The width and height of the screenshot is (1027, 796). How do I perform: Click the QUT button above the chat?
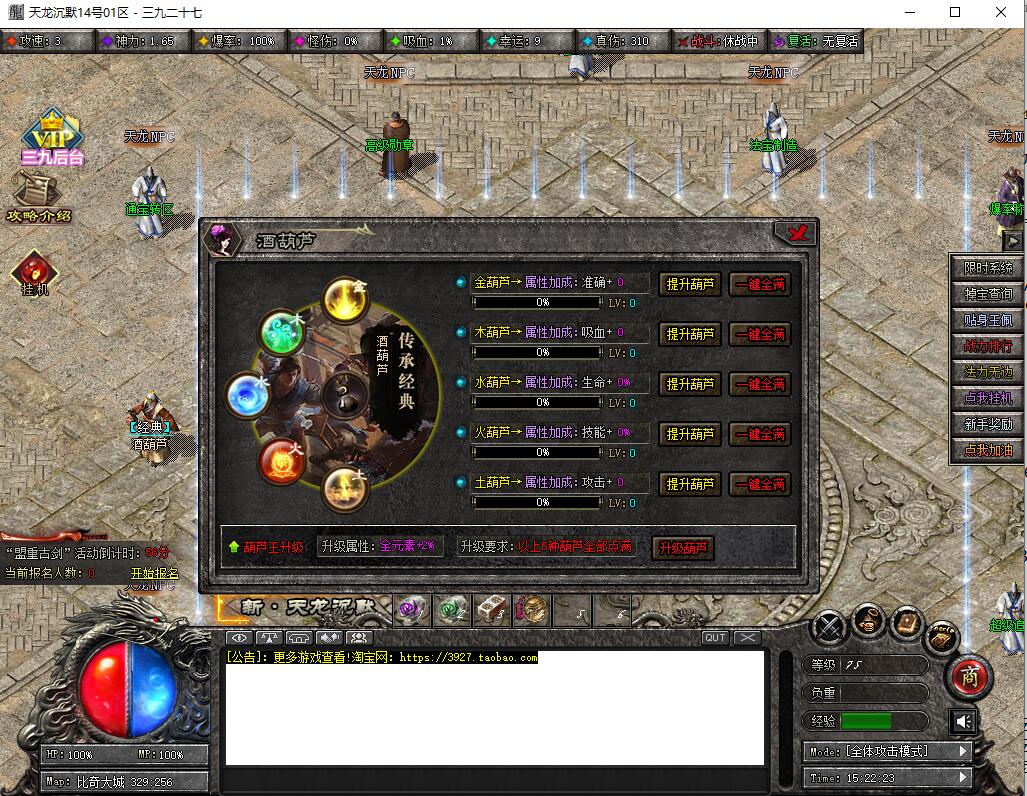click(715, 638)
